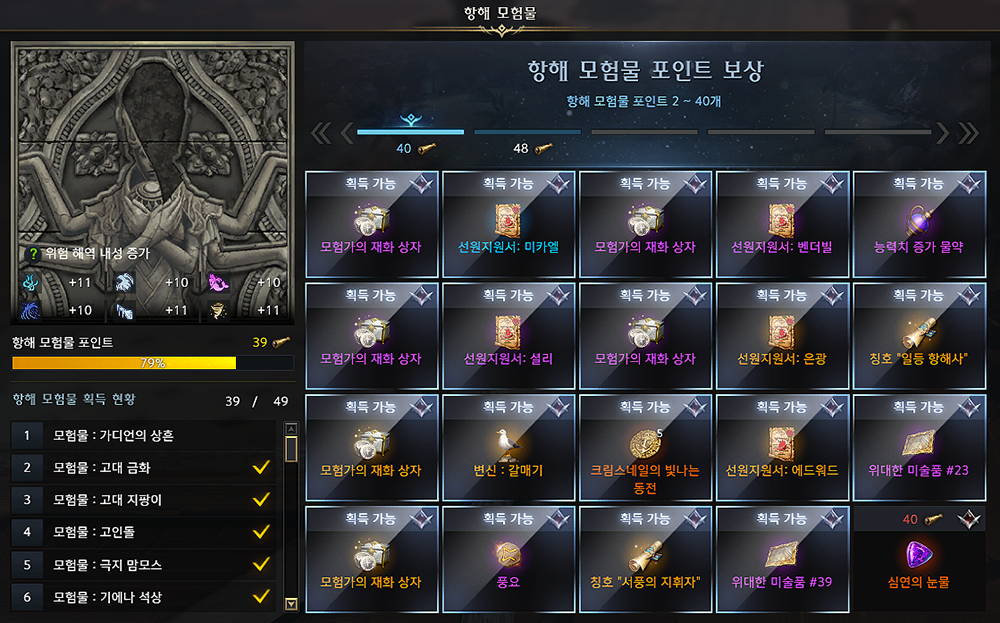
Task: Select the 능력치 증가 물약 reward tile
Action: coord(919,222)
